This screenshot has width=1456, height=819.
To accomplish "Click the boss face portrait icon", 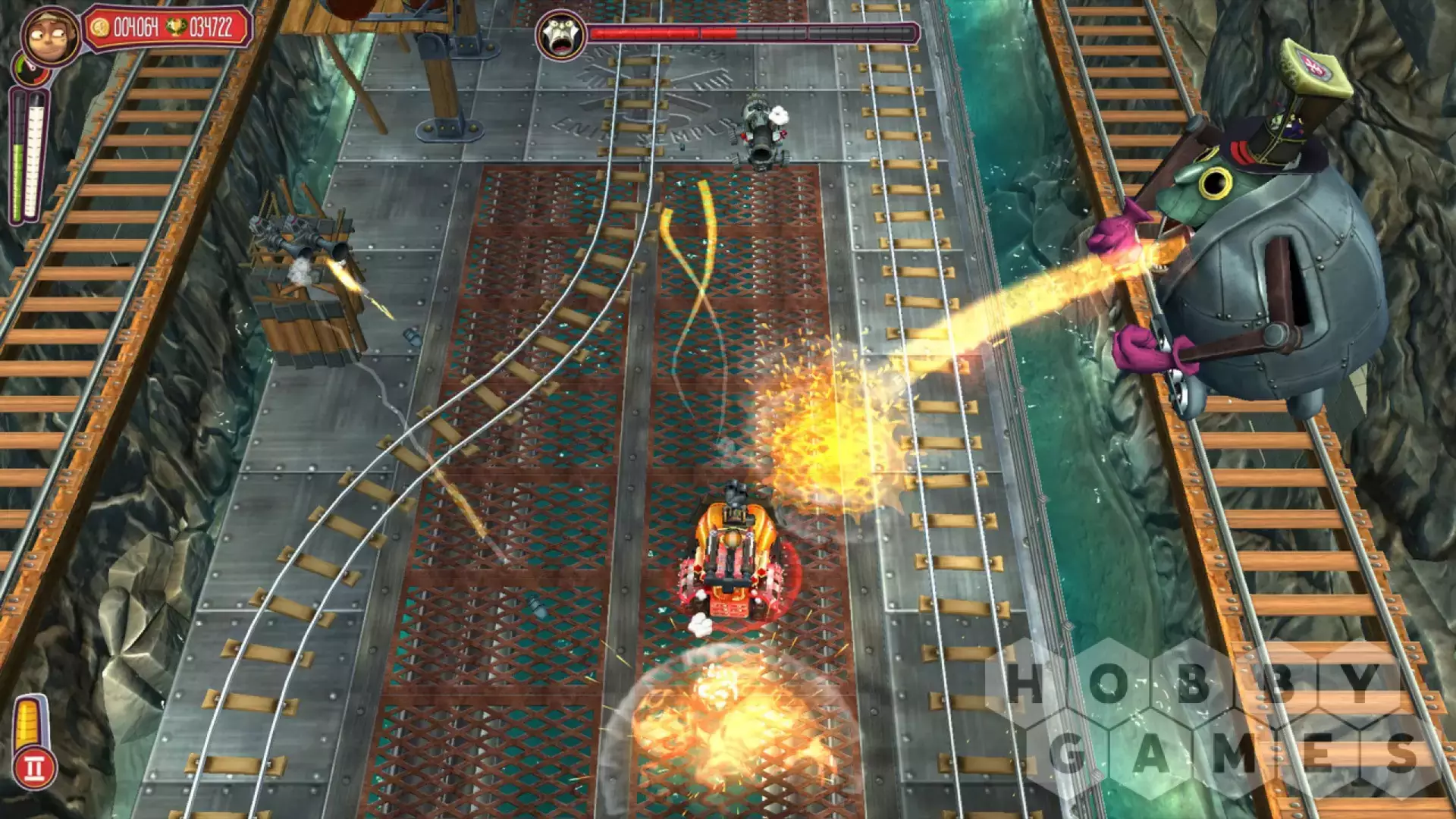I will pos(560,35).
